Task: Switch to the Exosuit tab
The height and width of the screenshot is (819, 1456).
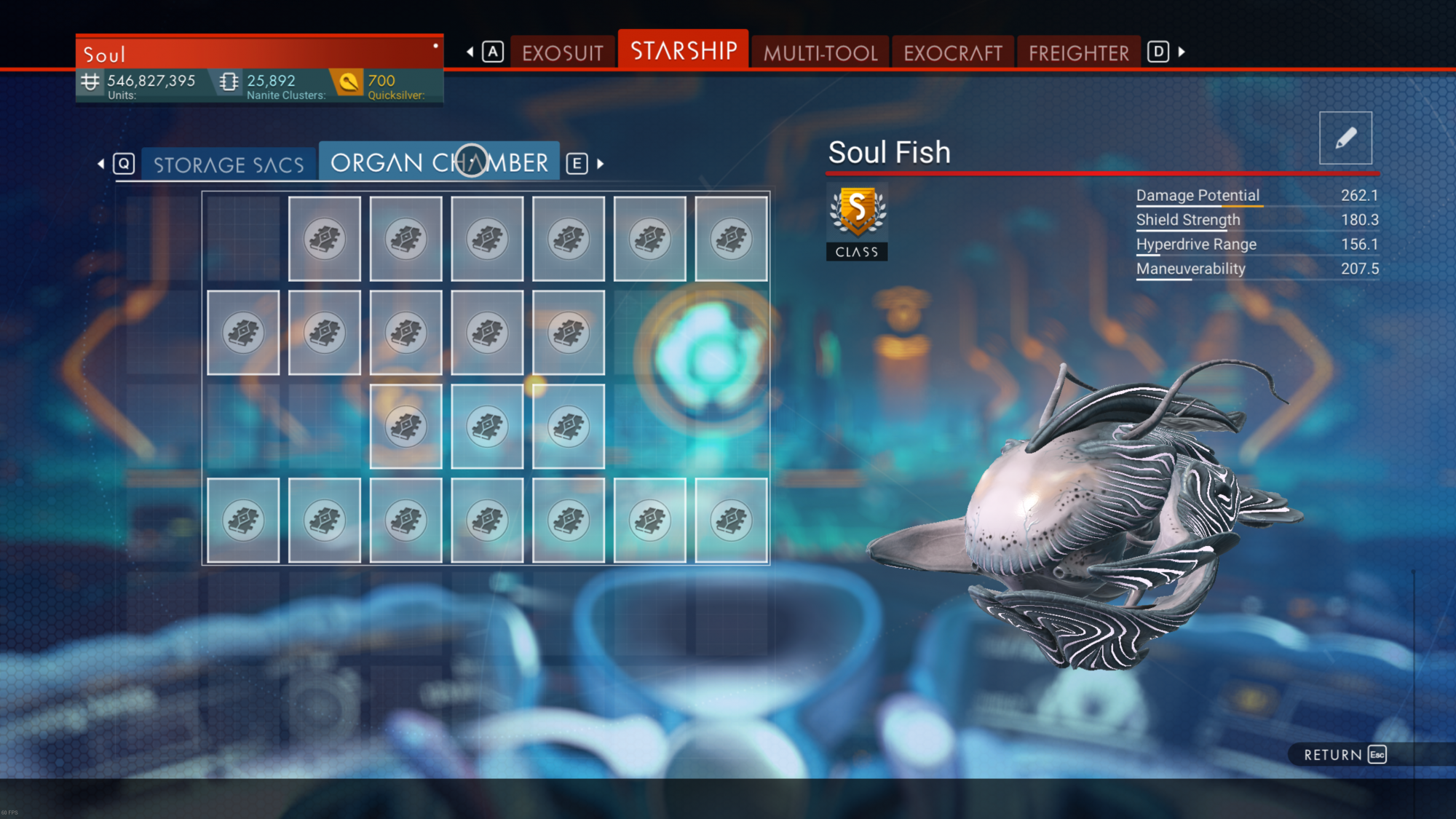Action: [562, 53]
